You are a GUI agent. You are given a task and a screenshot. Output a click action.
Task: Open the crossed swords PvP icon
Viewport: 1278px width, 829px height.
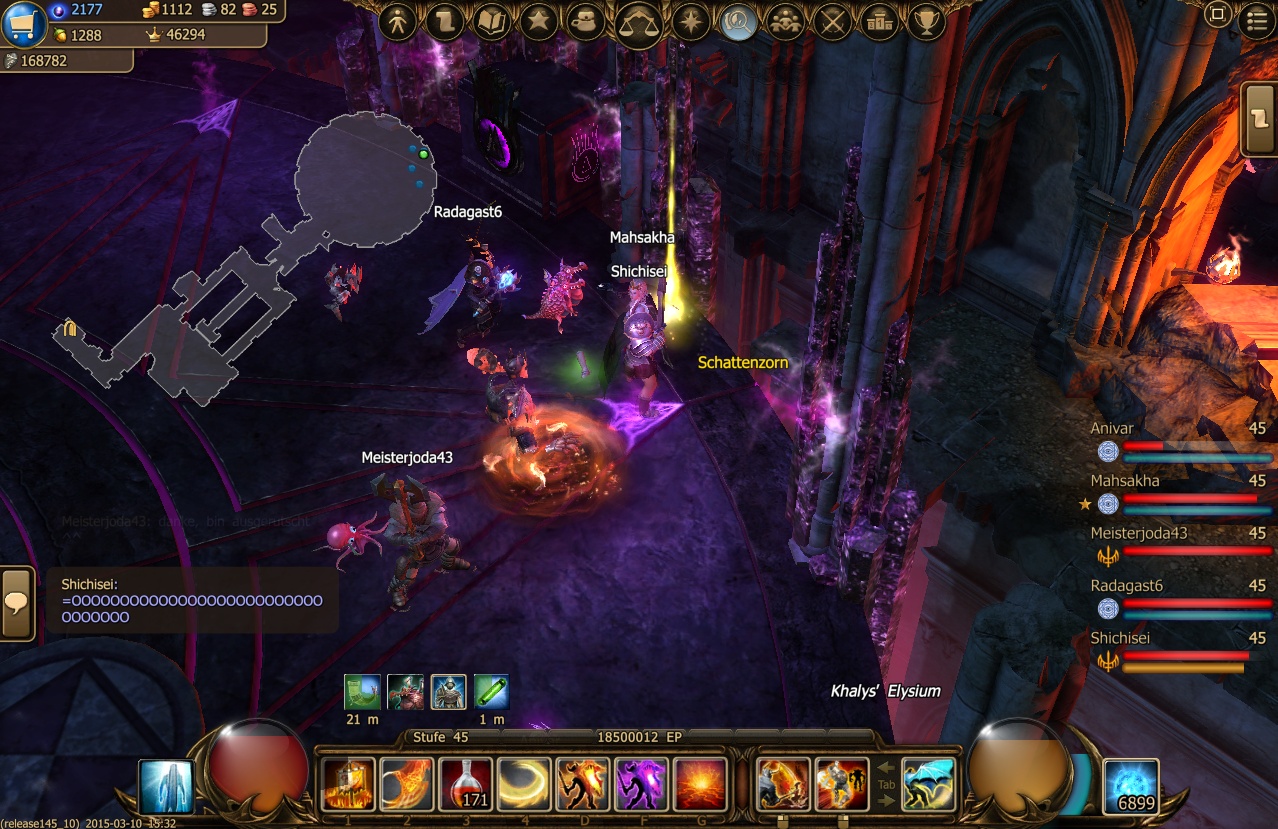pos(833,22)
